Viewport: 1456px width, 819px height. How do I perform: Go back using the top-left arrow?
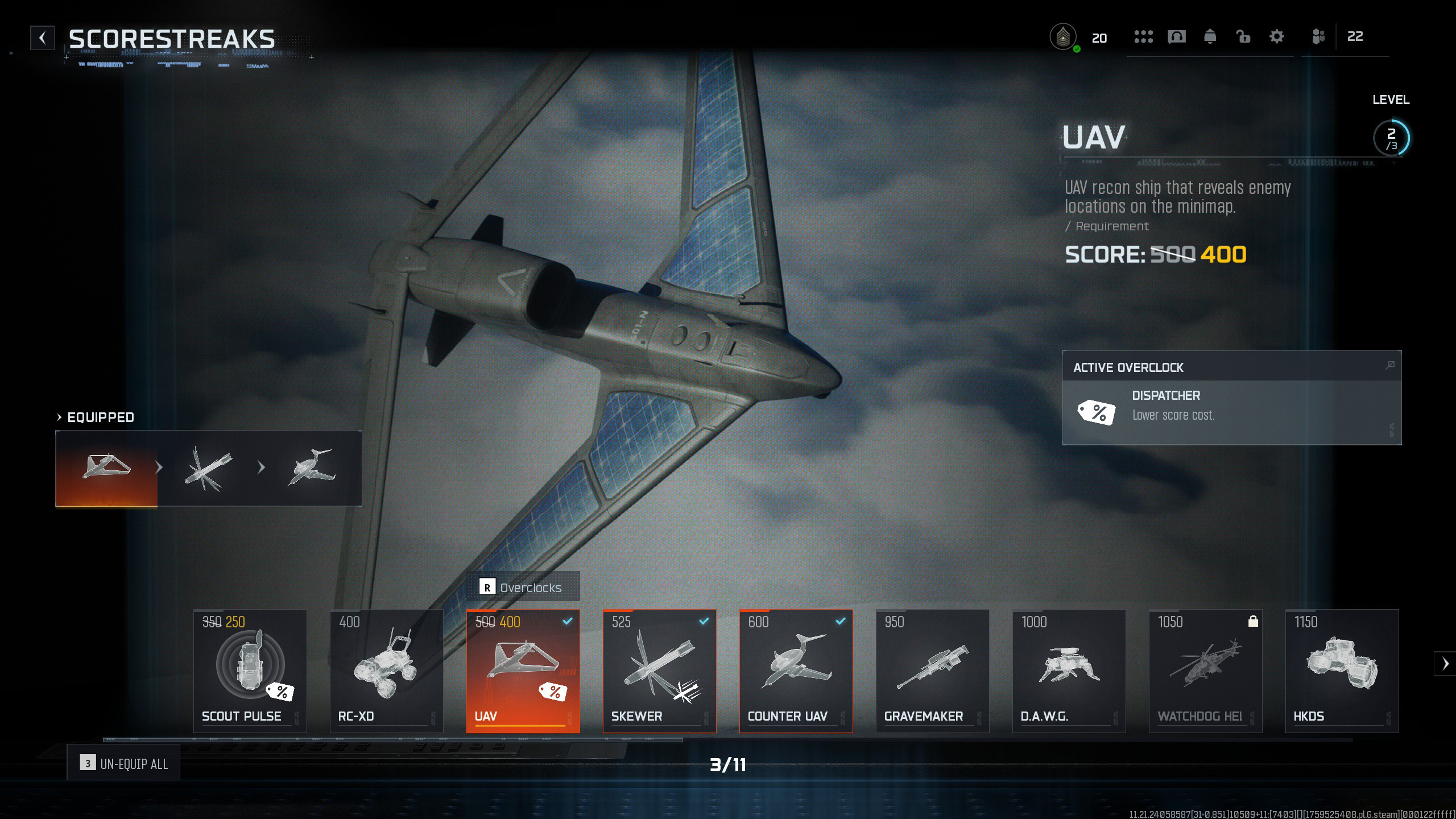[x=43, y=38]
